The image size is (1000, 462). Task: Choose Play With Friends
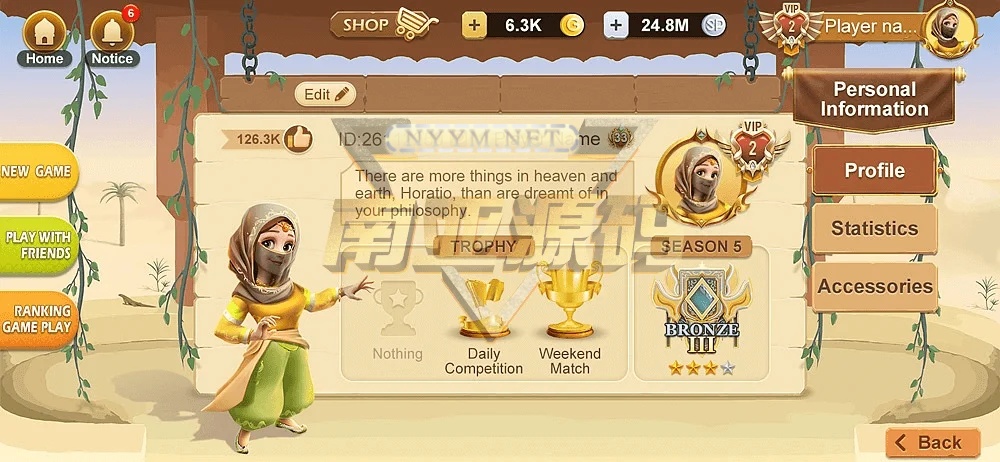(x=38, y=245)
